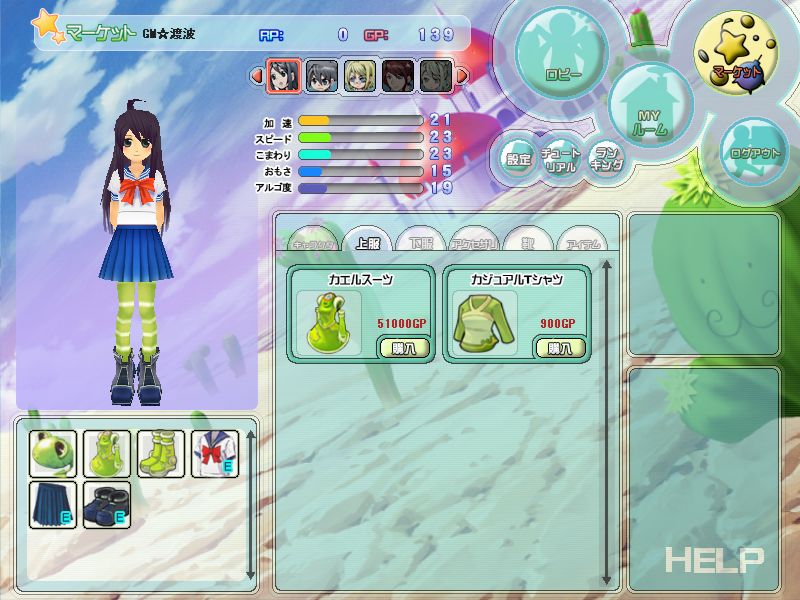Open the 設定 settings bubble

(x=518, y=158)
